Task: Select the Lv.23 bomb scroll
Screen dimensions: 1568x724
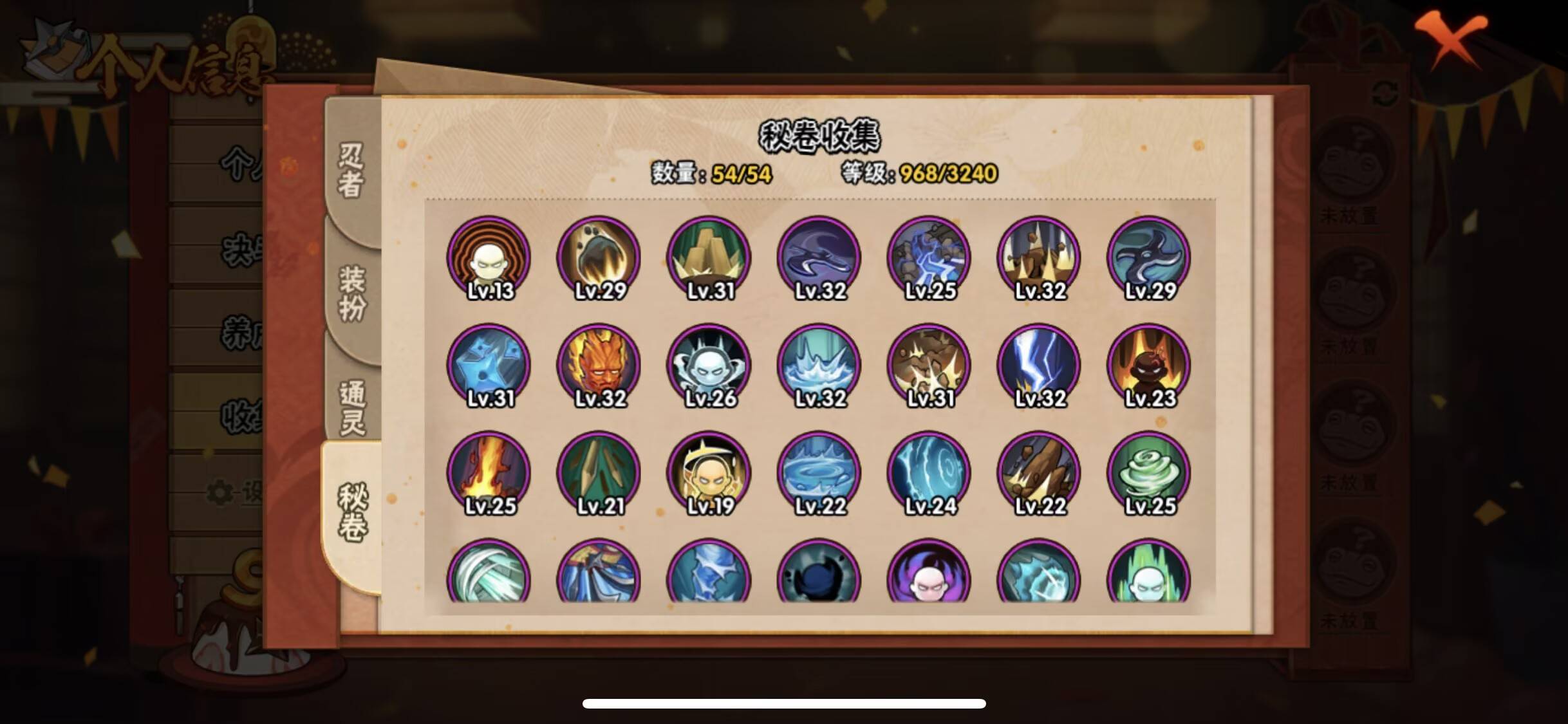Action: click(1151, 365)
